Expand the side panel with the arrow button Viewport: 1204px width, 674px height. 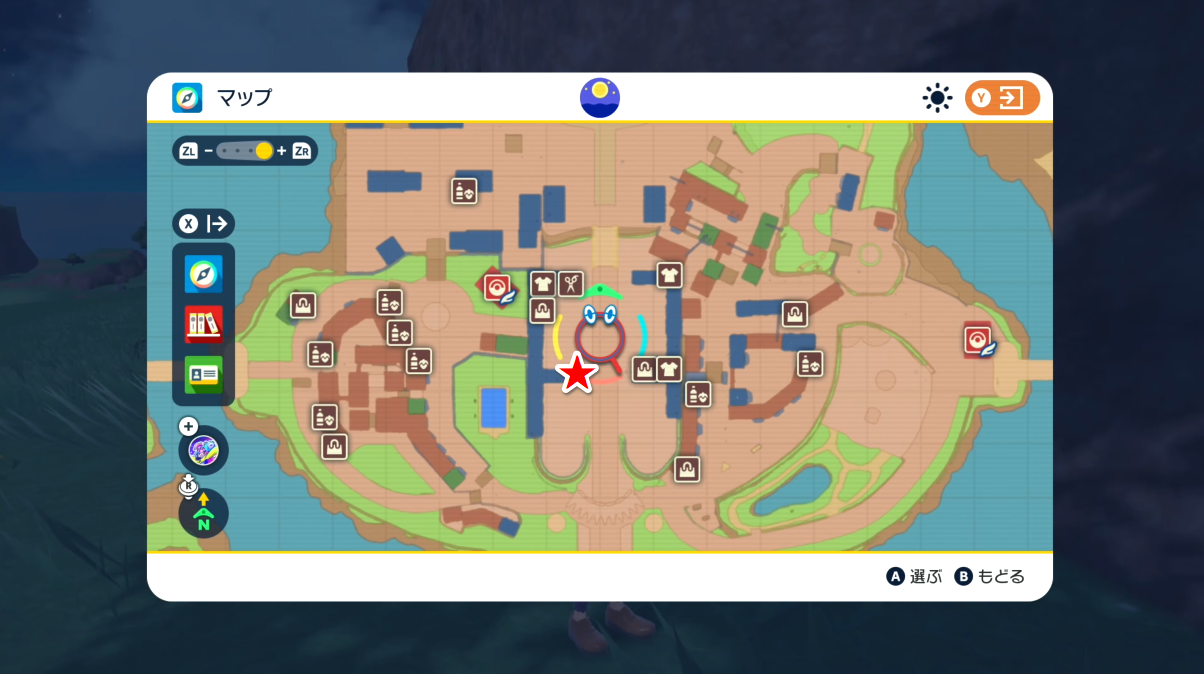pyautogui.click(x=204, y=224)
